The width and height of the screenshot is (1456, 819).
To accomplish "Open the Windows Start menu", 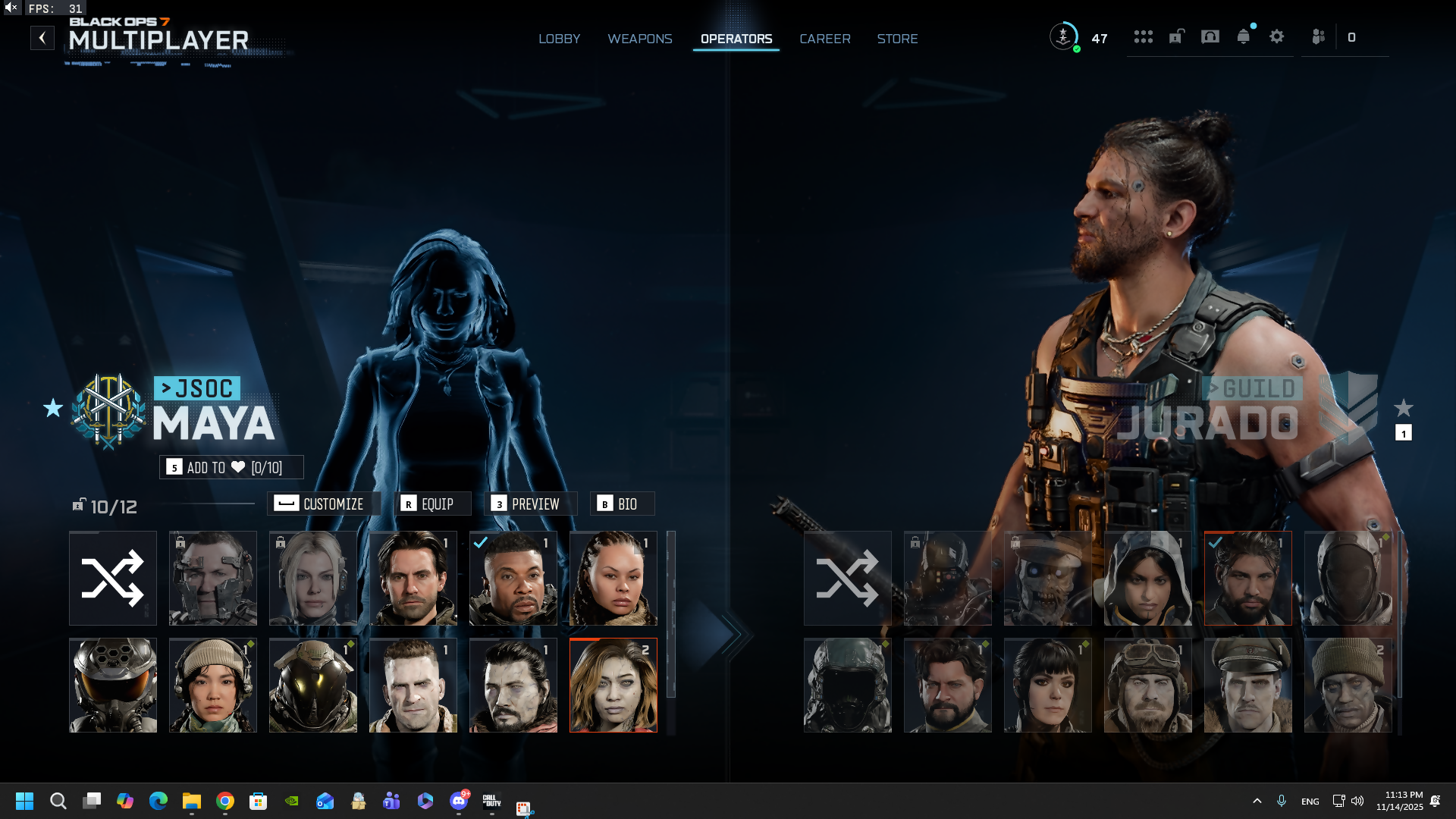I will [24, 801].
